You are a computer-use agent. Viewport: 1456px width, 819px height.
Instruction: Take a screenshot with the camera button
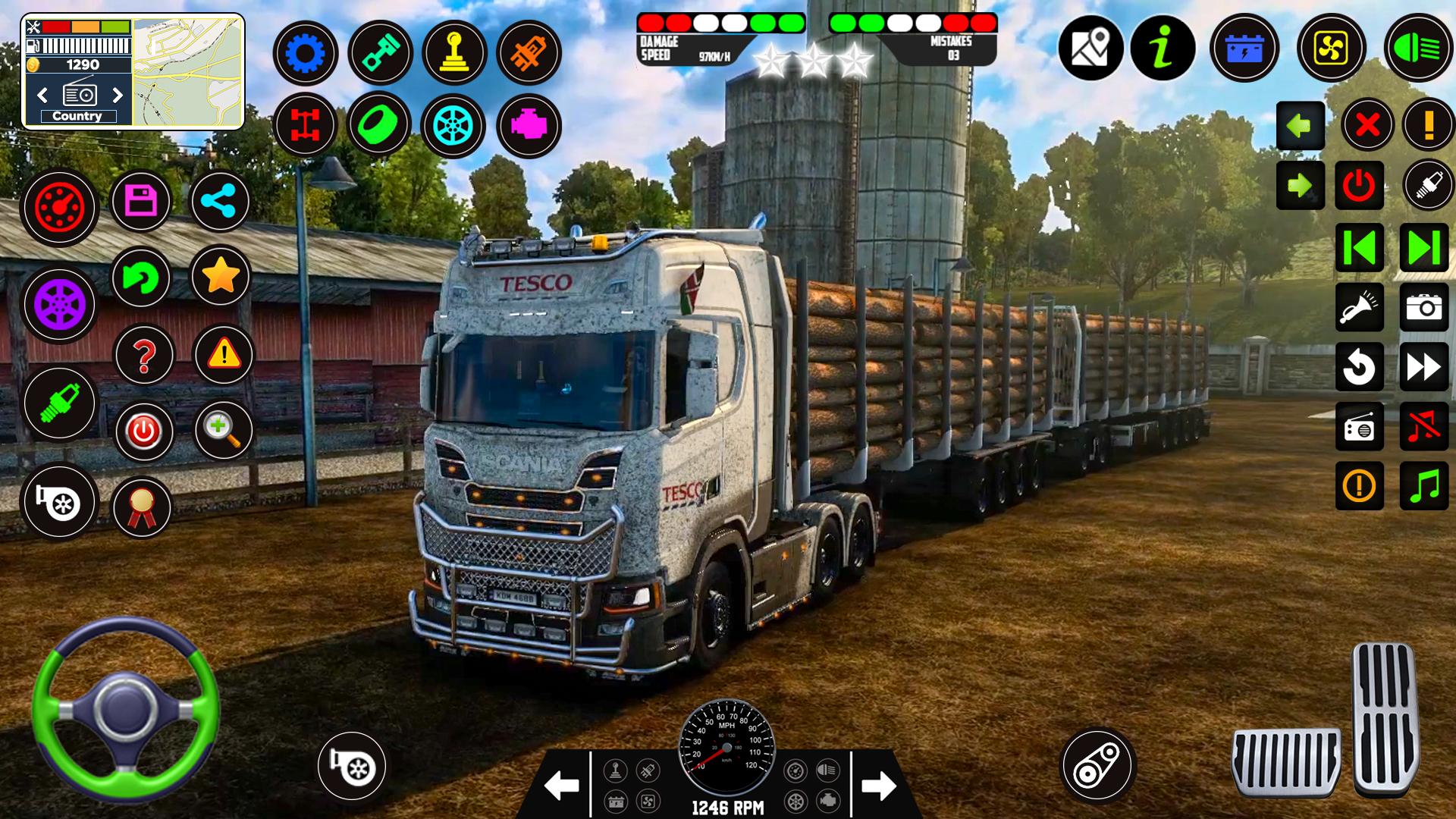[x=1423, y=307]
